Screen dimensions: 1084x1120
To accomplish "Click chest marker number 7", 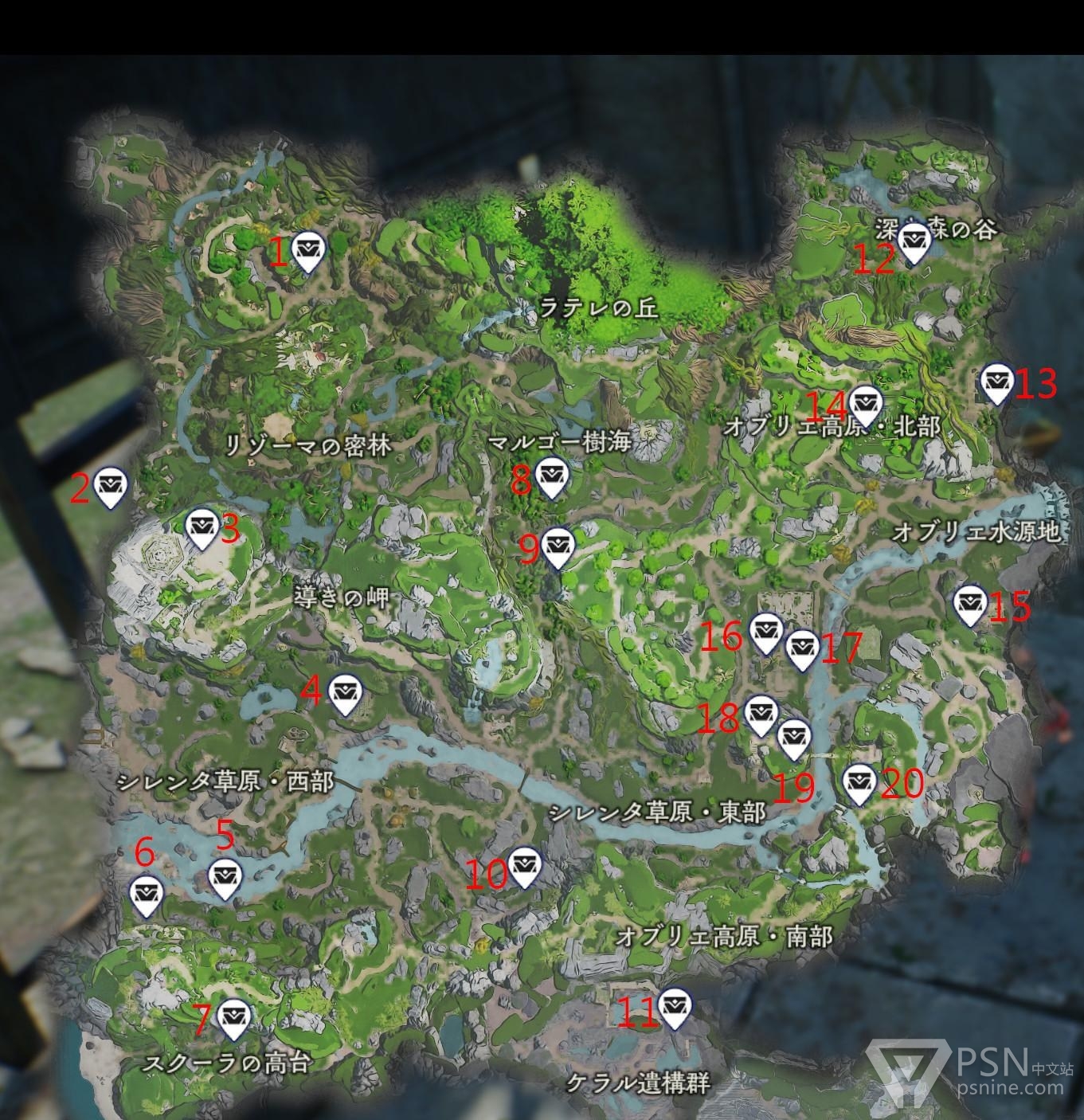I will coord(233,1018).
